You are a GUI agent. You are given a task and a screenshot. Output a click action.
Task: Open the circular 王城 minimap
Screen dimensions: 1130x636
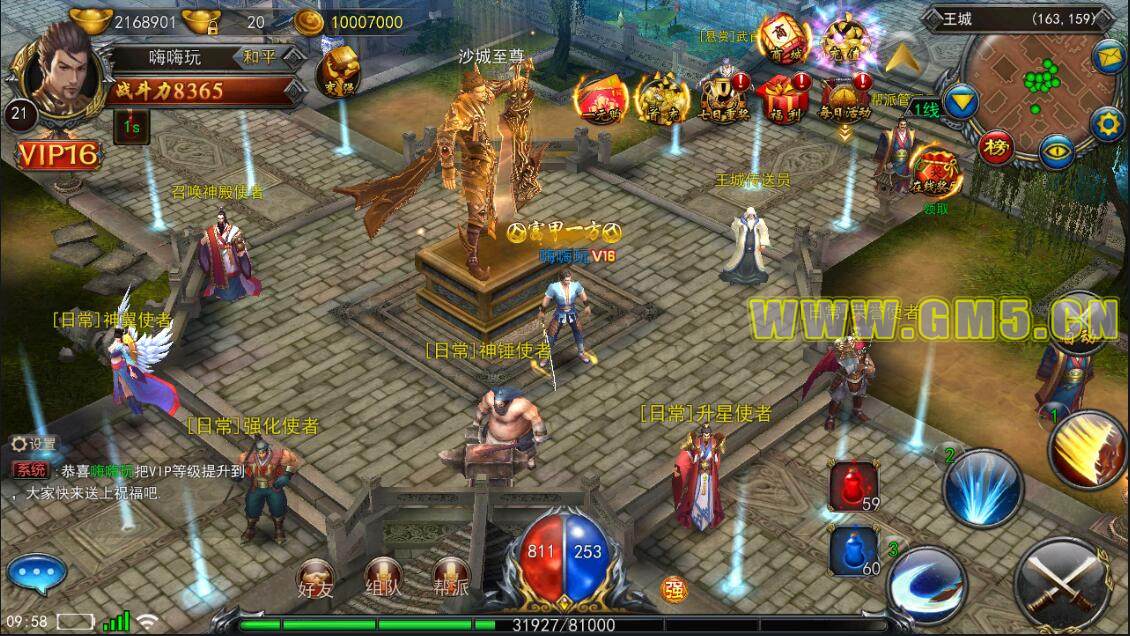pyautogui.click(x=1039, y=86)
